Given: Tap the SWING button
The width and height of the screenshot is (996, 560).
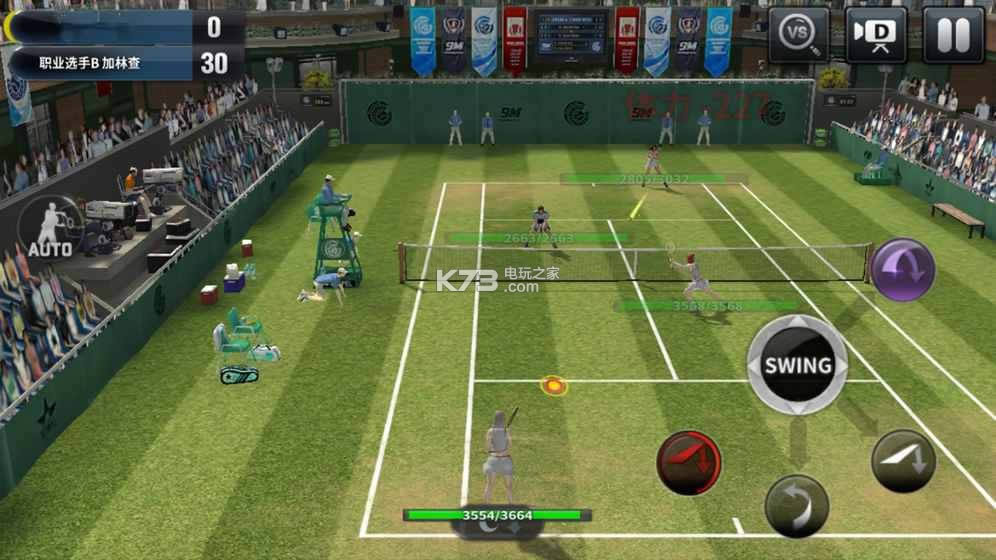Looking at the screenshot, I should coord(798,365).
